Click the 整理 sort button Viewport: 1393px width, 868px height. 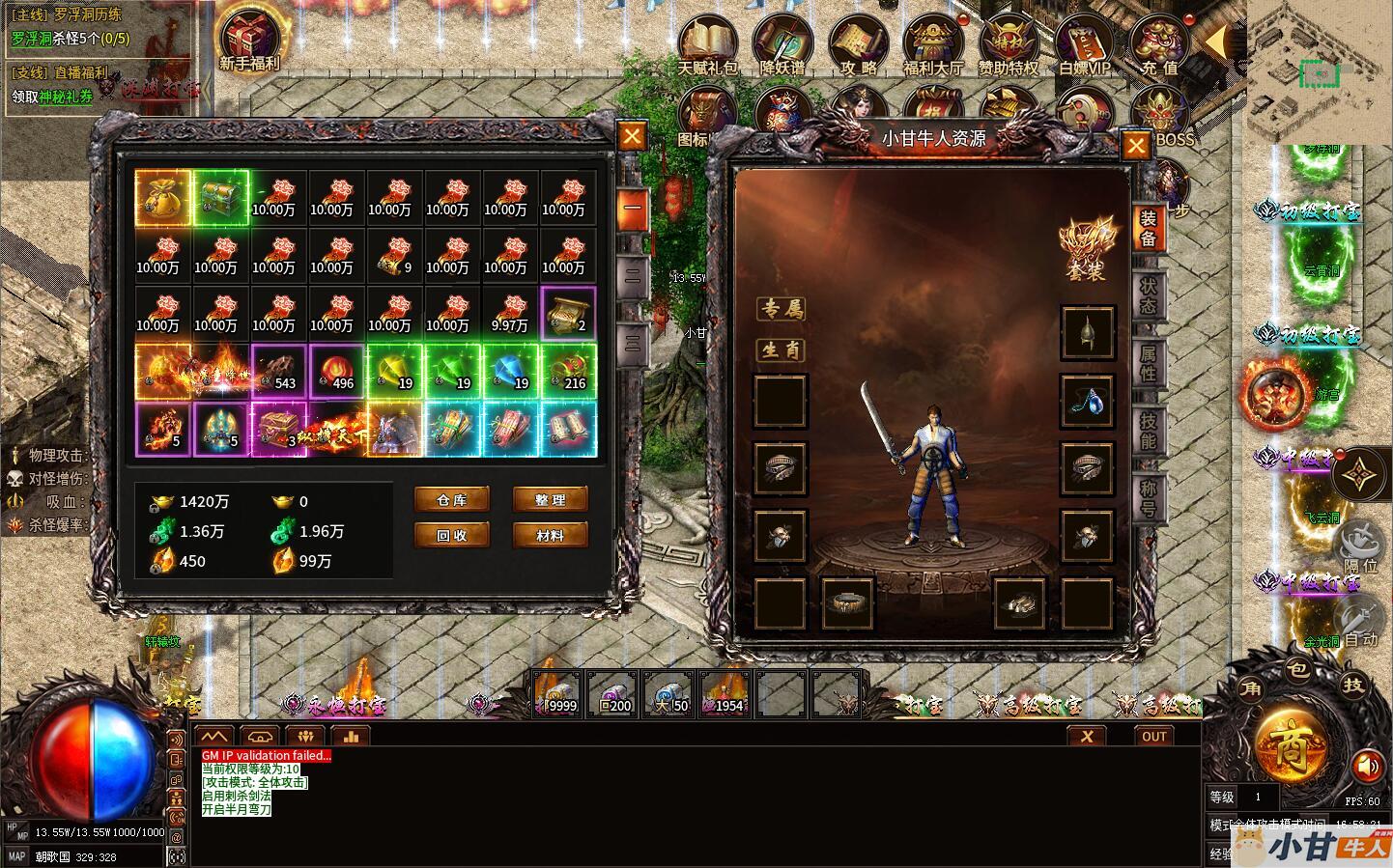[550, 499]
